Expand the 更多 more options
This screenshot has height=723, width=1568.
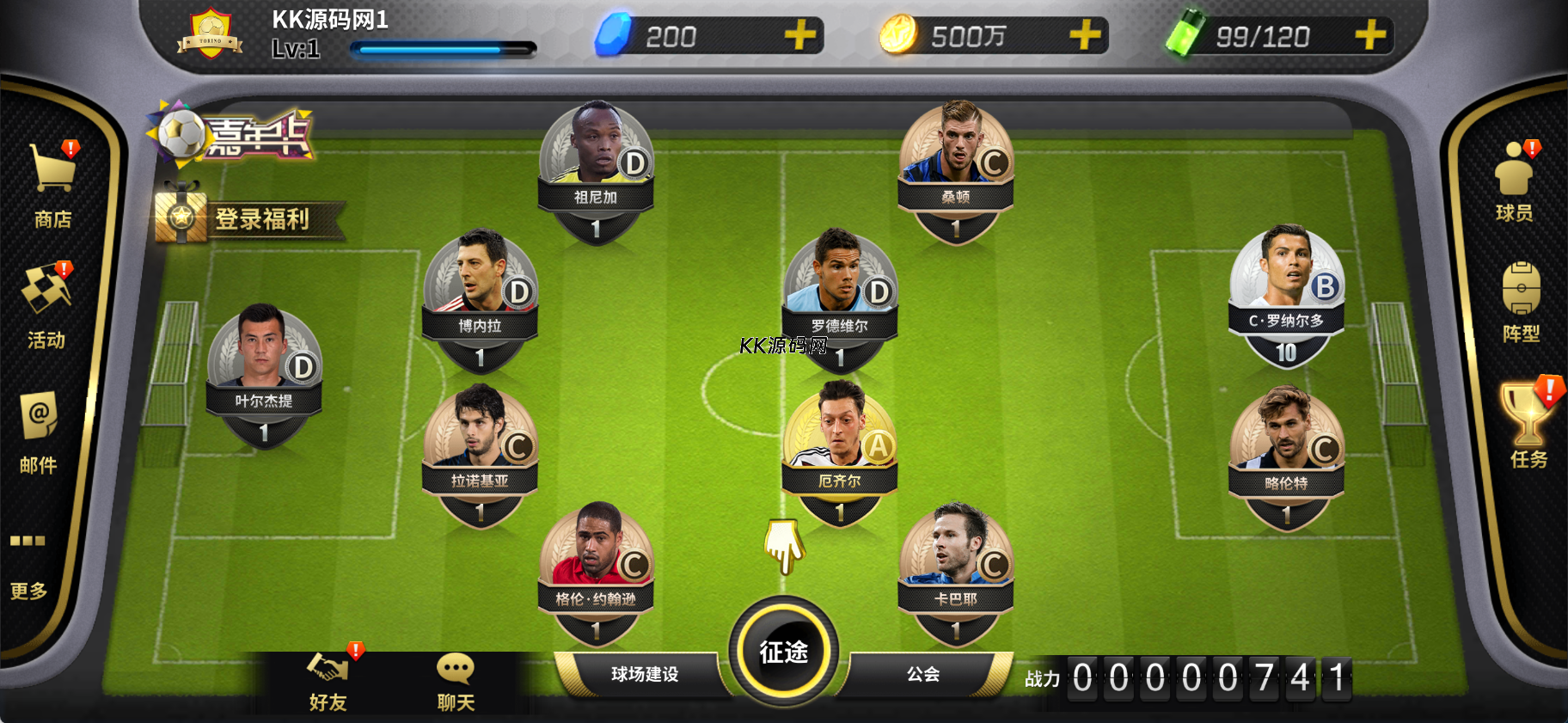tap(28, 564)
